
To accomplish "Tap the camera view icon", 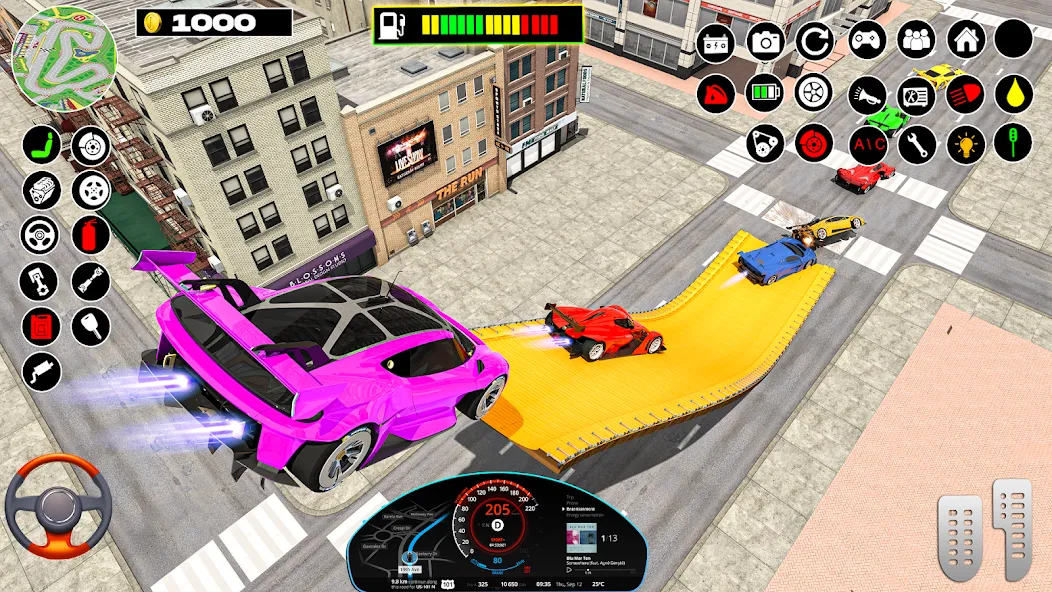I will (x=765, y=41).
